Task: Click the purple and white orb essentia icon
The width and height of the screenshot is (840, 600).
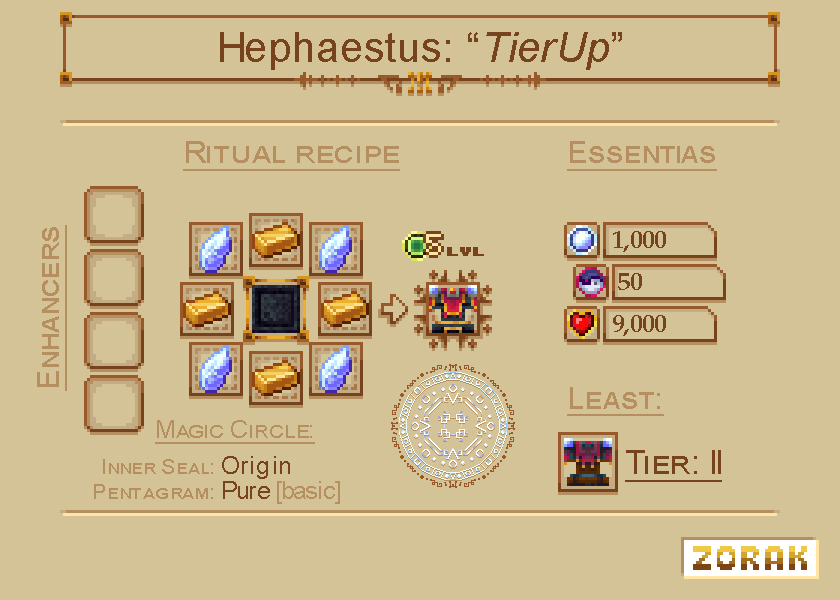Action: click(x=590, y=283)
